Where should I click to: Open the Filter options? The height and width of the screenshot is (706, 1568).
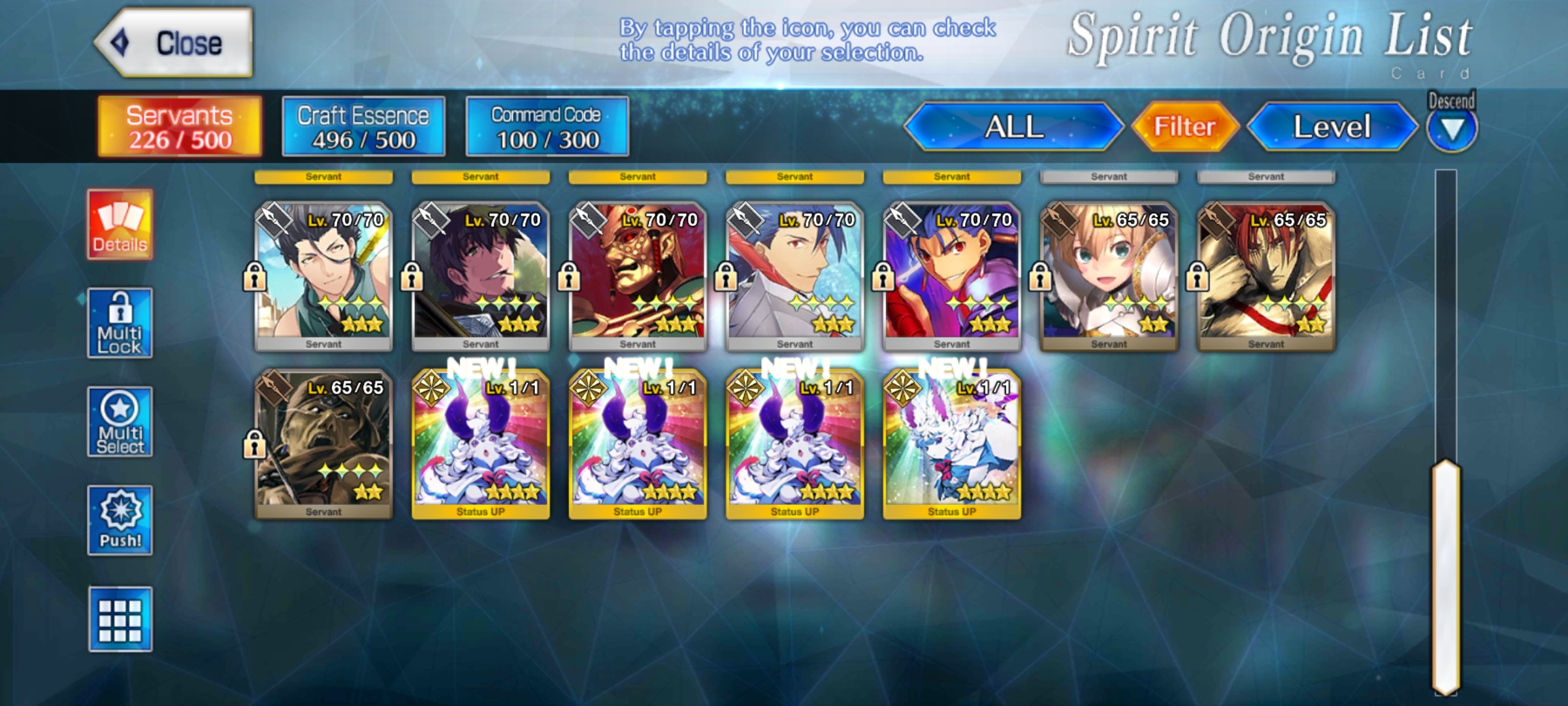click(1184, 127)
